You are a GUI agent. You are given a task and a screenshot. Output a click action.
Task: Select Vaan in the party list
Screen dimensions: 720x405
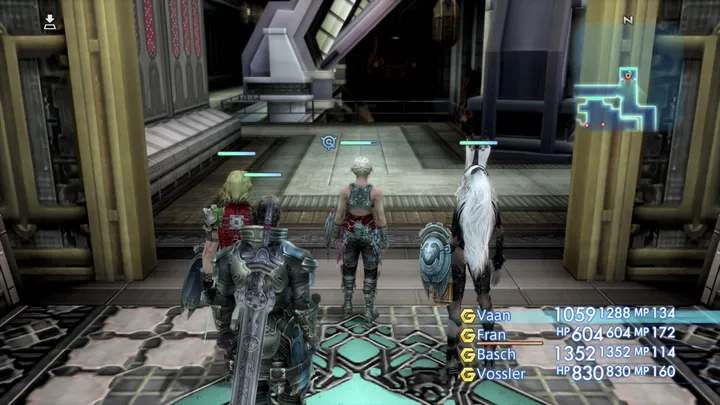[x=493, y=316]
